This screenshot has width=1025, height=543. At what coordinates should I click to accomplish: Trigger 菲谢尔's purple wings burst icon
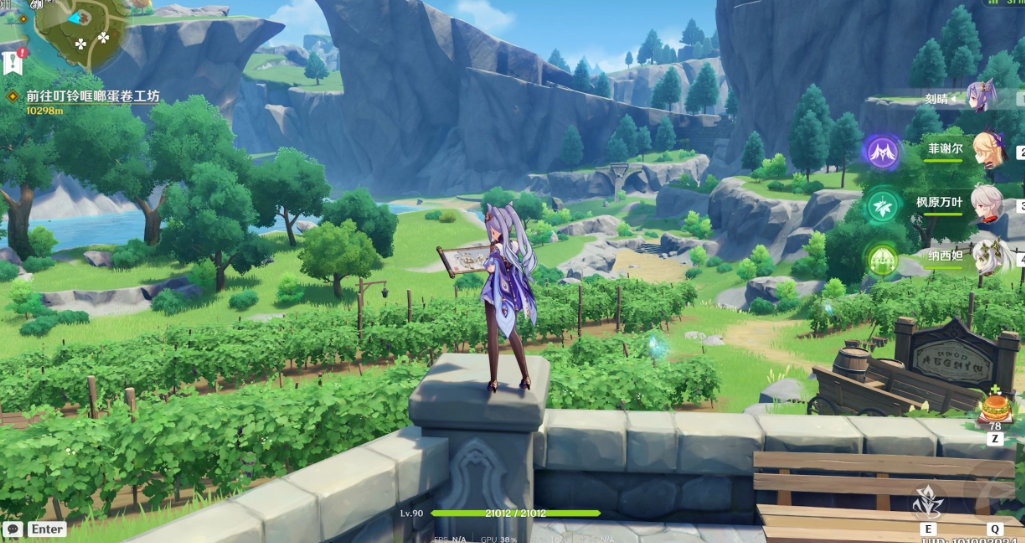pyautogui.click(x=882, y=152)
